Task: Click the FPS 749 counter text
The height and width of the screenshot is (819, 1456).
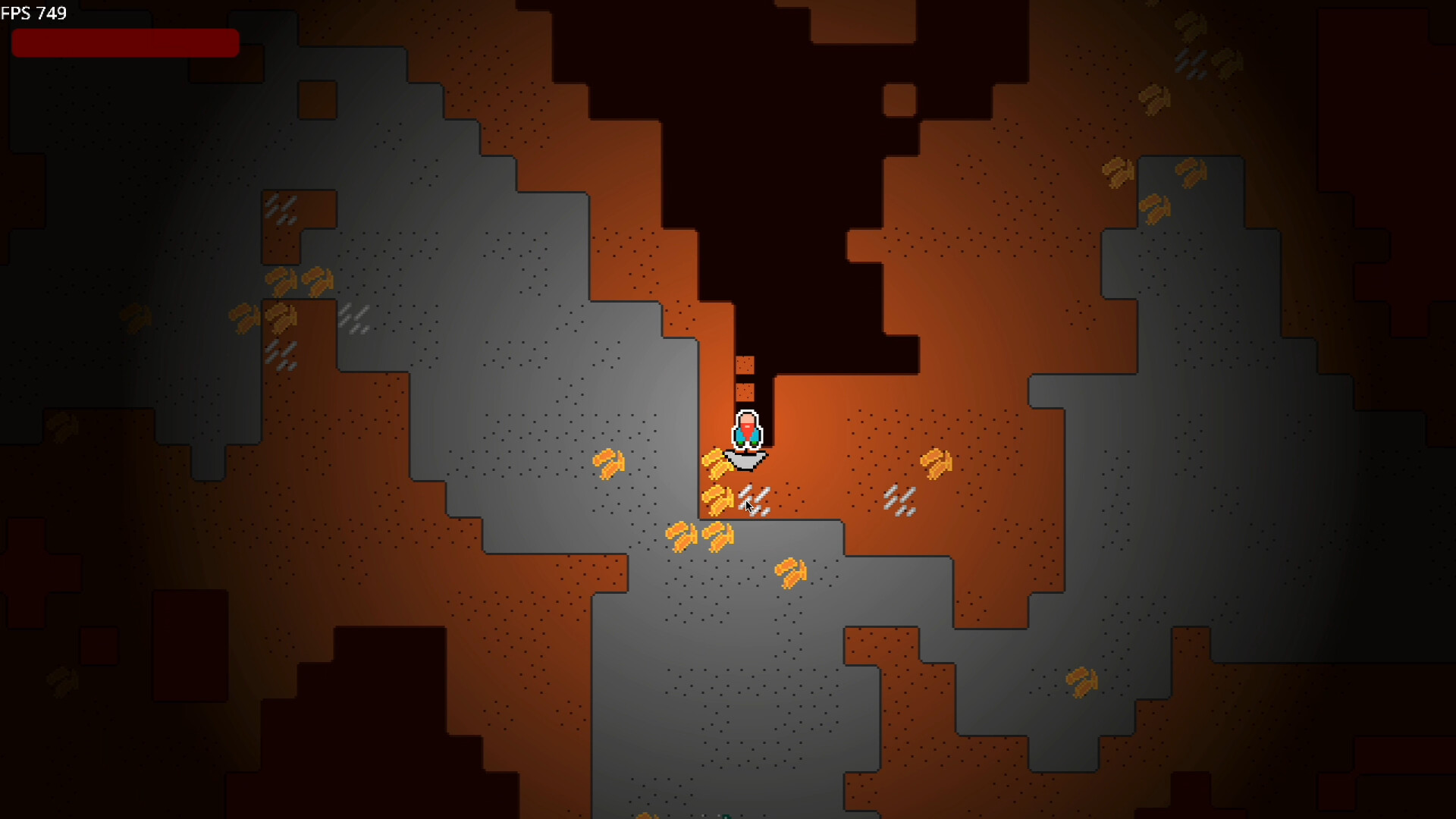Action: pyautogui.click(x=34, y=12)
